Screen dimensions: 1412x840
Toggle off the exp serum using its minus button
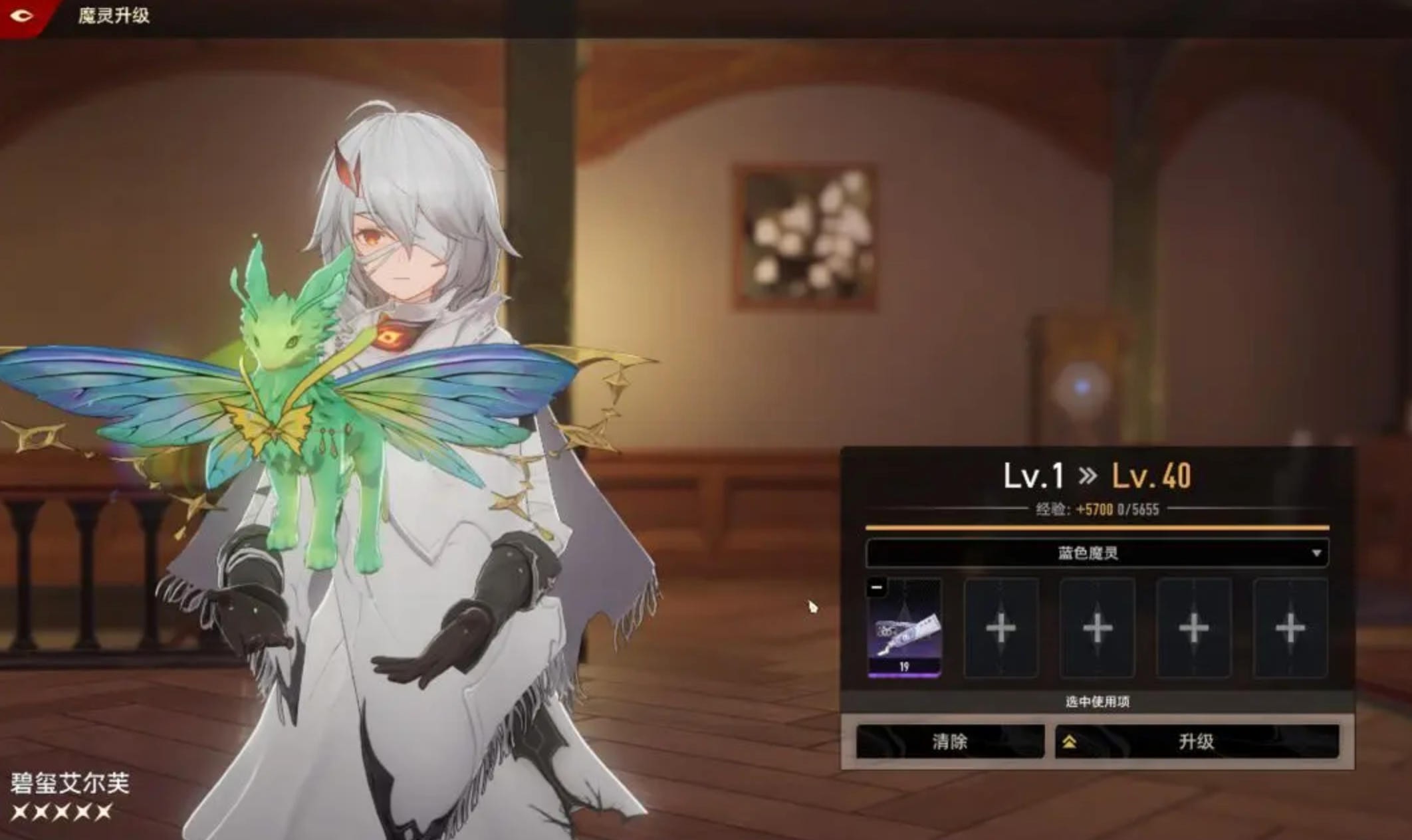(876, 587)
